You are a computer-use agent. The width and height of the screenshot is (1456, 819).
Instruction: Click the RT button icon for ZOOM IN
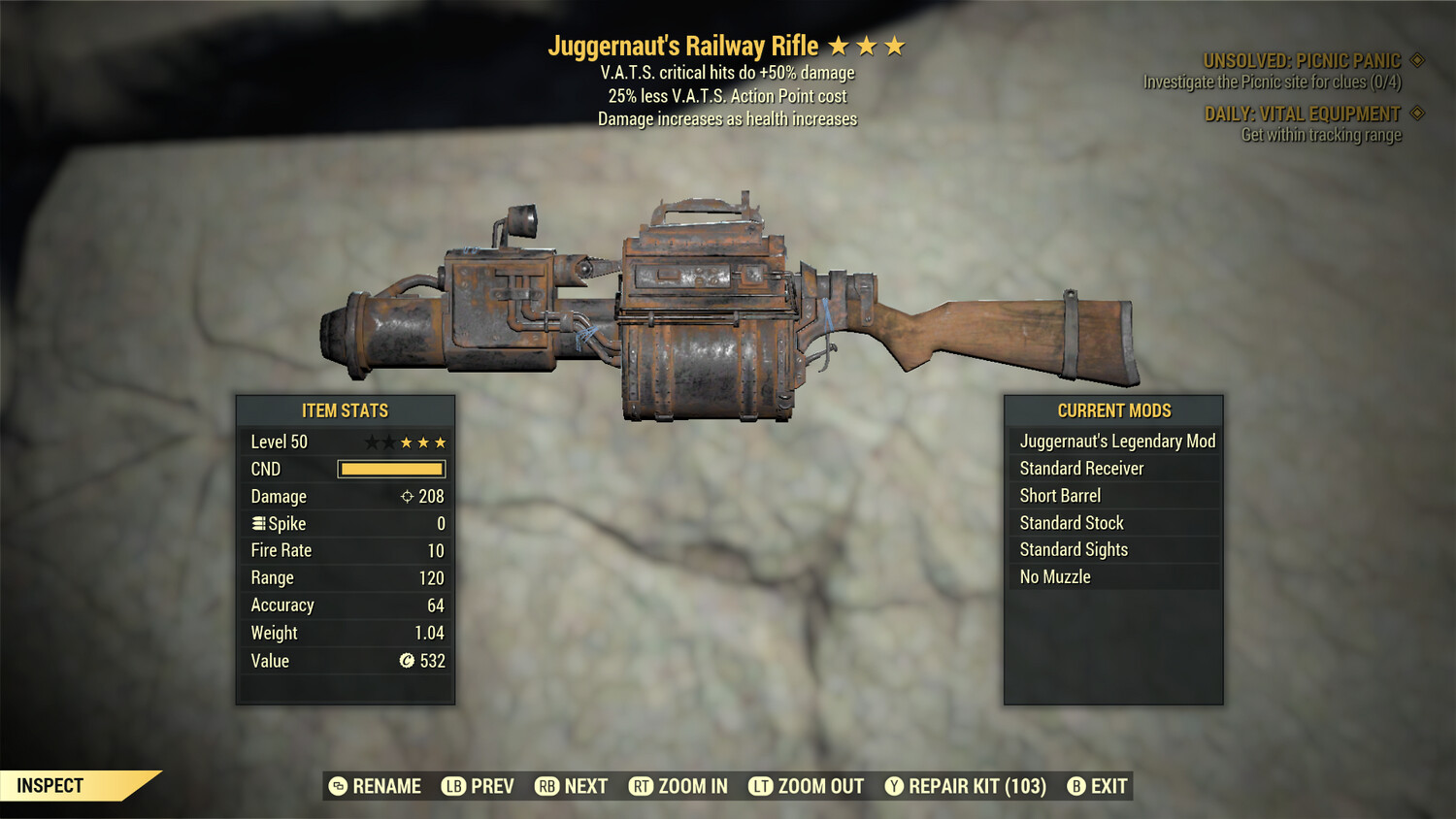642,786
